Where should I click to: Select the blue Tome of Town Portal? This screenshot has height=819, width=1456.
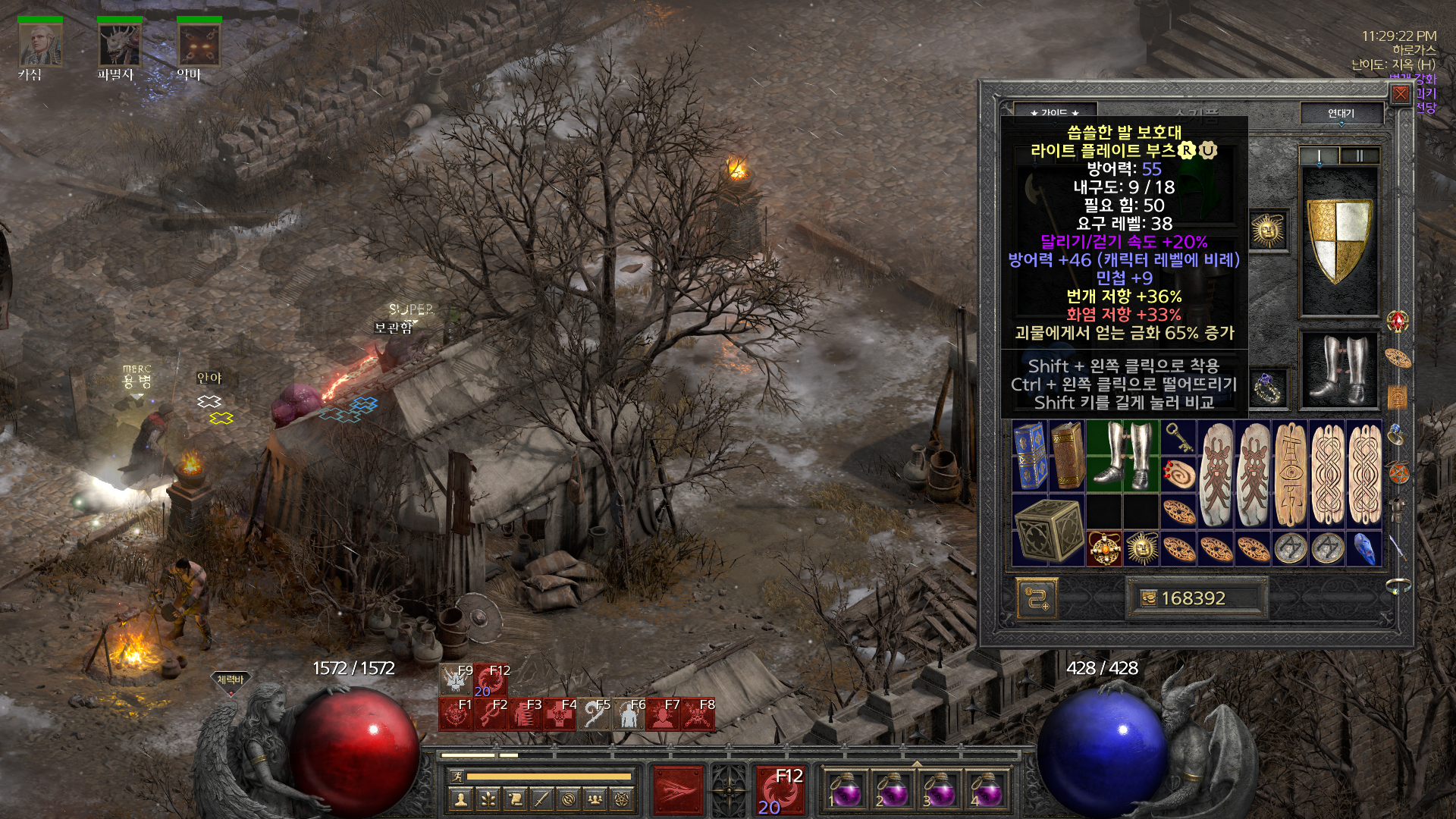tap(1030, 457)
